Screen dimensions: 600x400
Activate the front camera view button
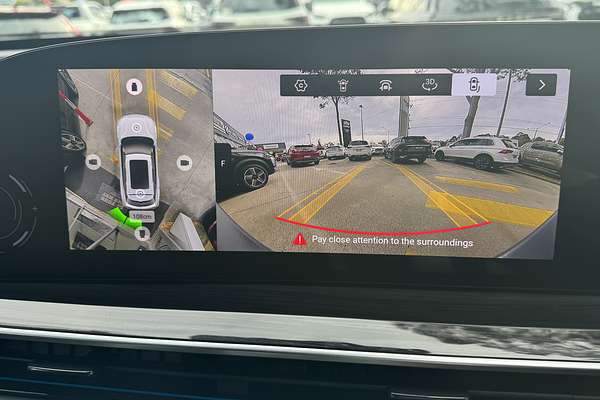[x=134, y=87]
